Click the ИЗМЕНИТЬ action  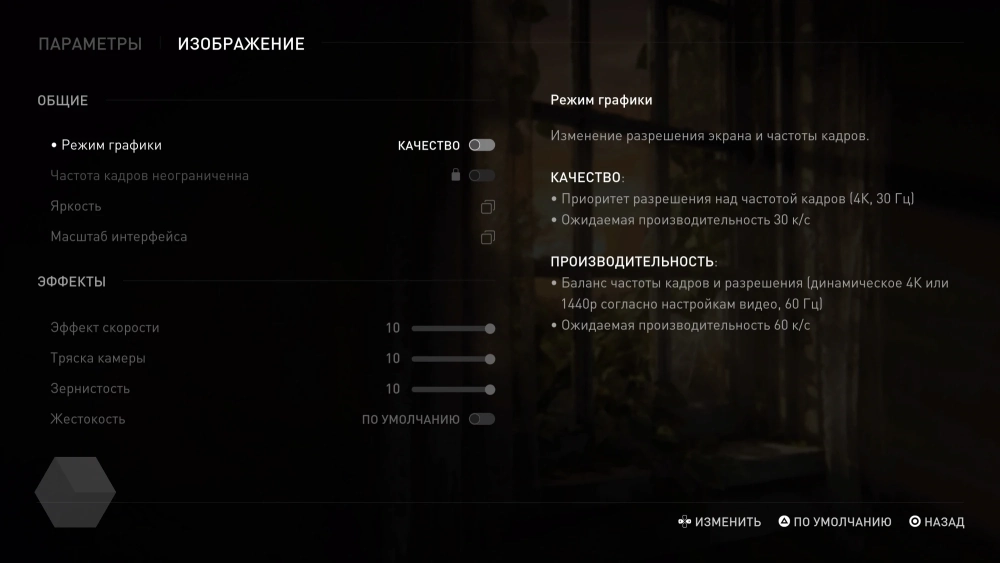coord(719,522)
